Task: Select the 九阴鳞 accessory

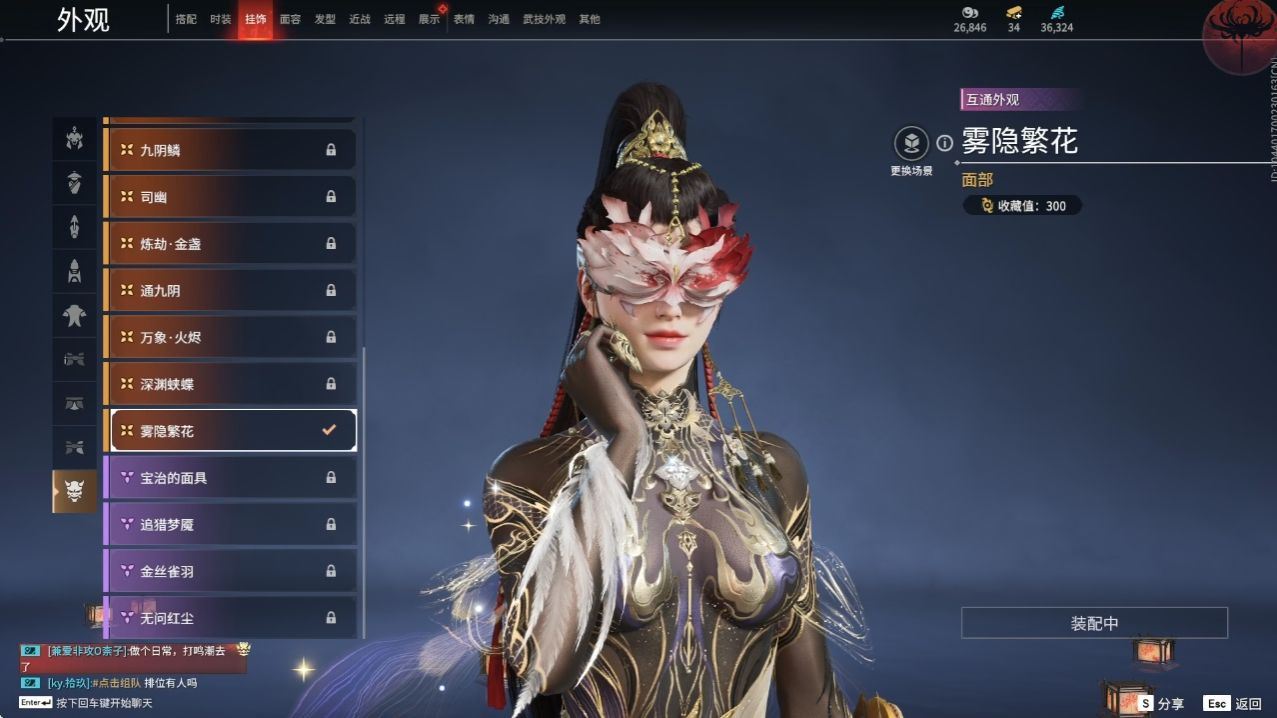Action: [230, 150]
